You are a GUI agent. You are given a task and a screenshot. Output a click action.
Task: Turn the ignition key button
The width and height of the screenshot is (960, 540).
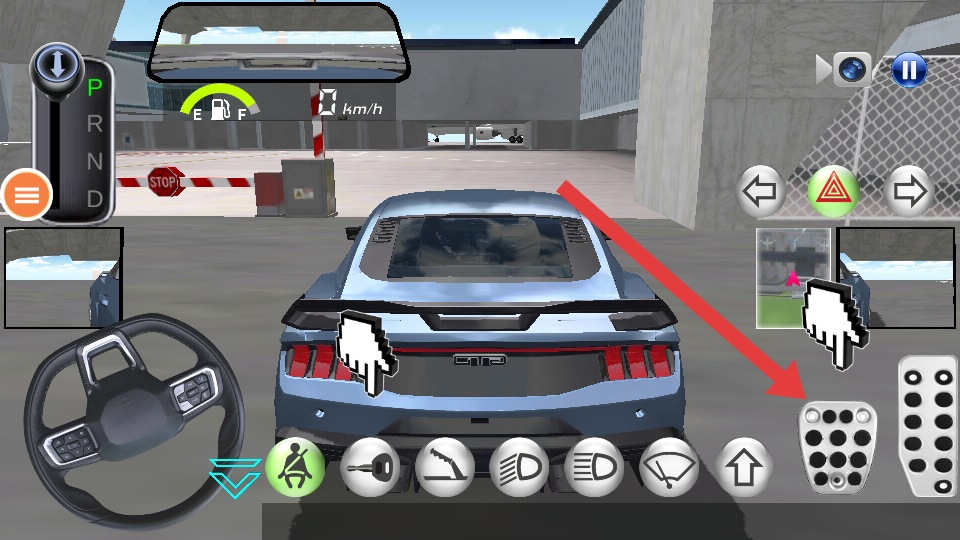click(370, 467)
